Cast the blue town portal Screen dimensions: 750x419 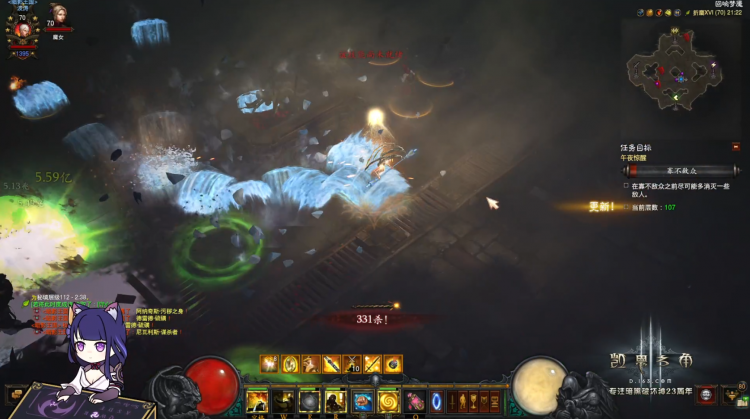436,401
